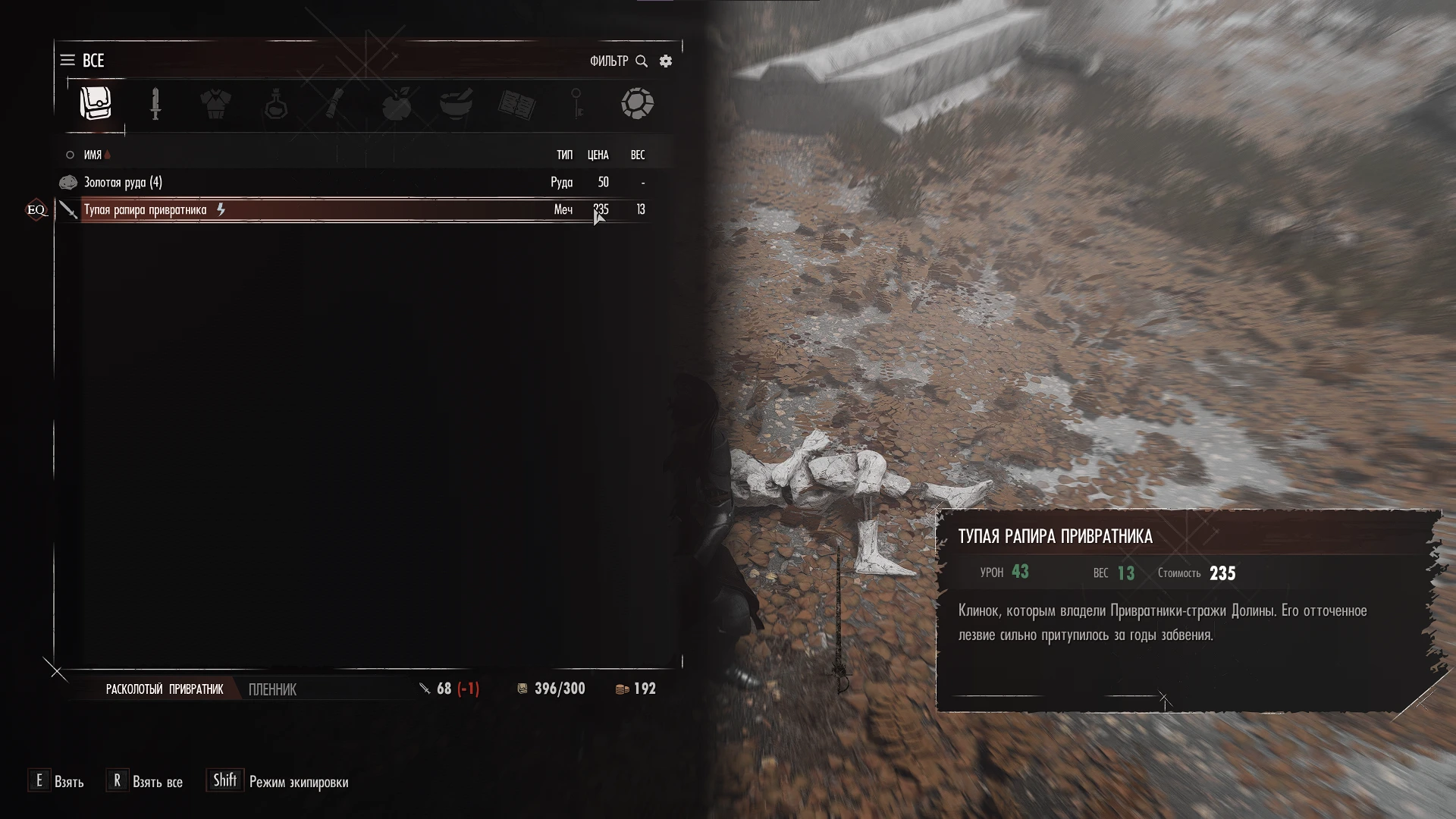Image resolution: width=1456 pixels, height=819 pixels.
Task: Show the potions flask category
Action: pos(276,103)
